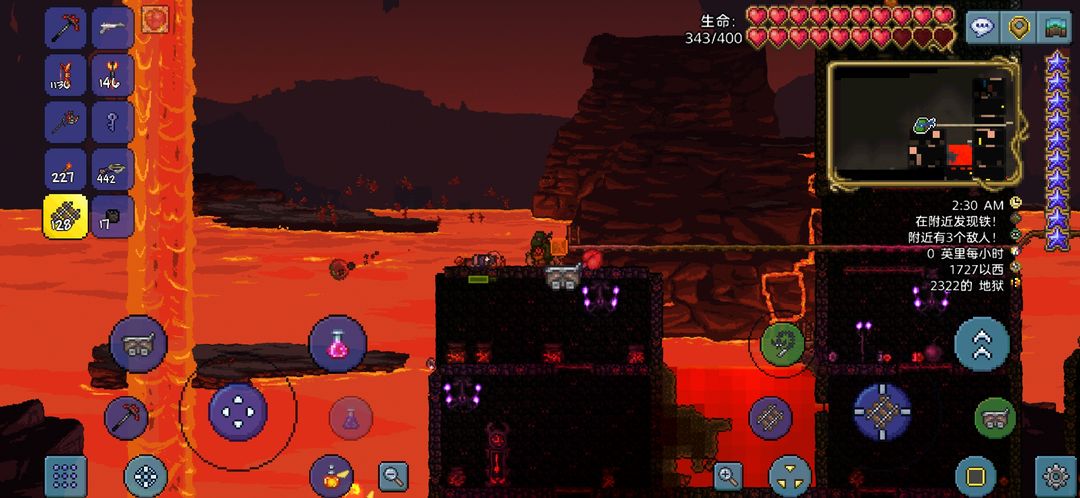Image resolution: width=1080 pixels, height=498 pixels.
Task: Tap the jump double-arrow button
Action: pos(981,344)
